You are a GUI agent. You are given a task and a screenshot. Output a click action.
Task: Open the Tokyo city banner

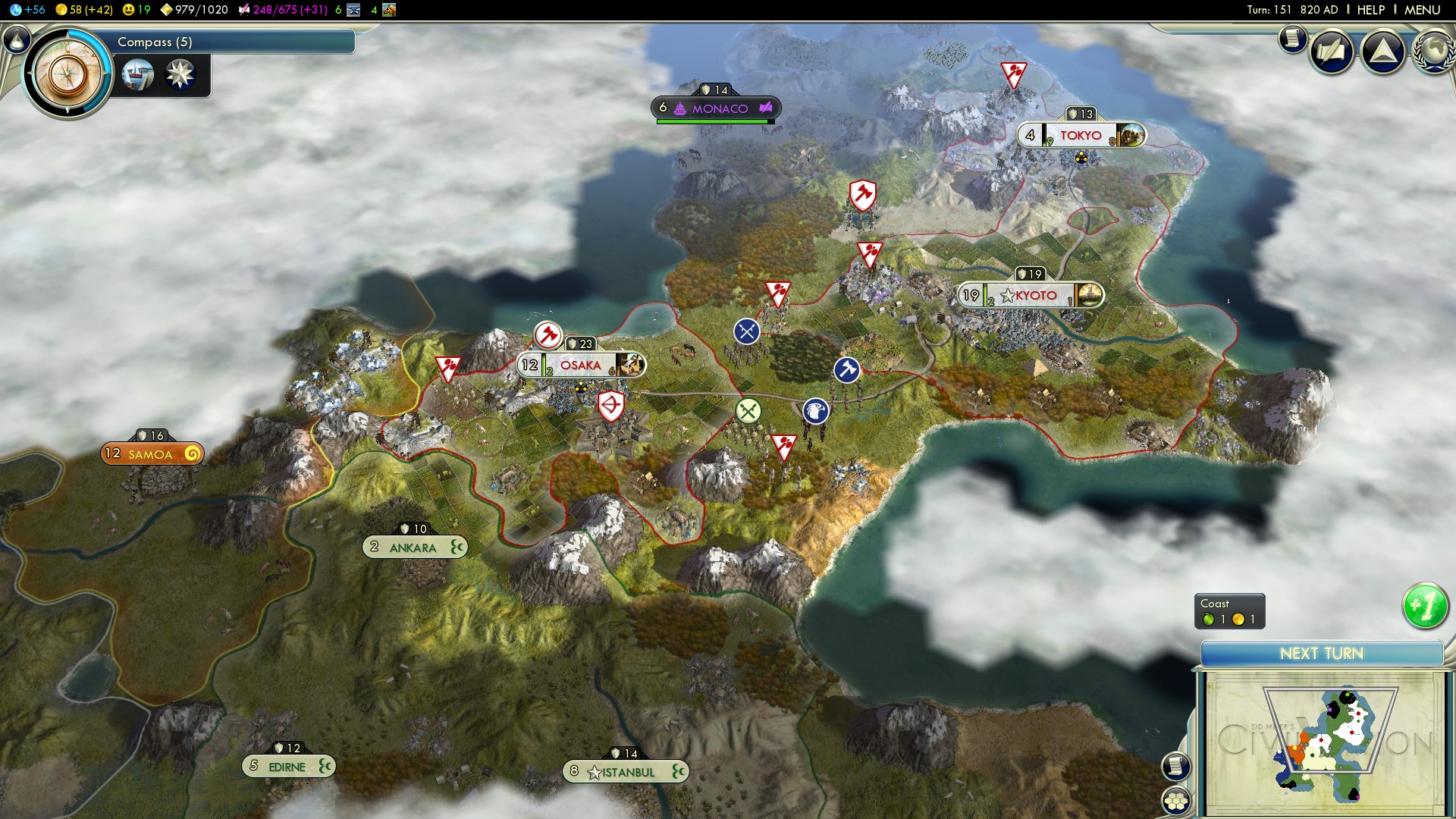(1081, 136)
